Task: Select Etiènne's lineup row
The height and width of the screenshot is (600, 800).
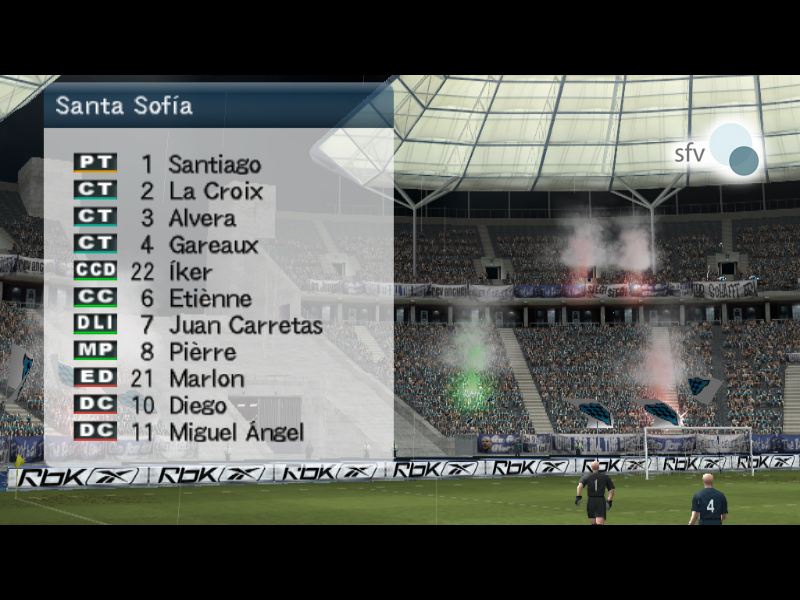Action: (209, 299)
